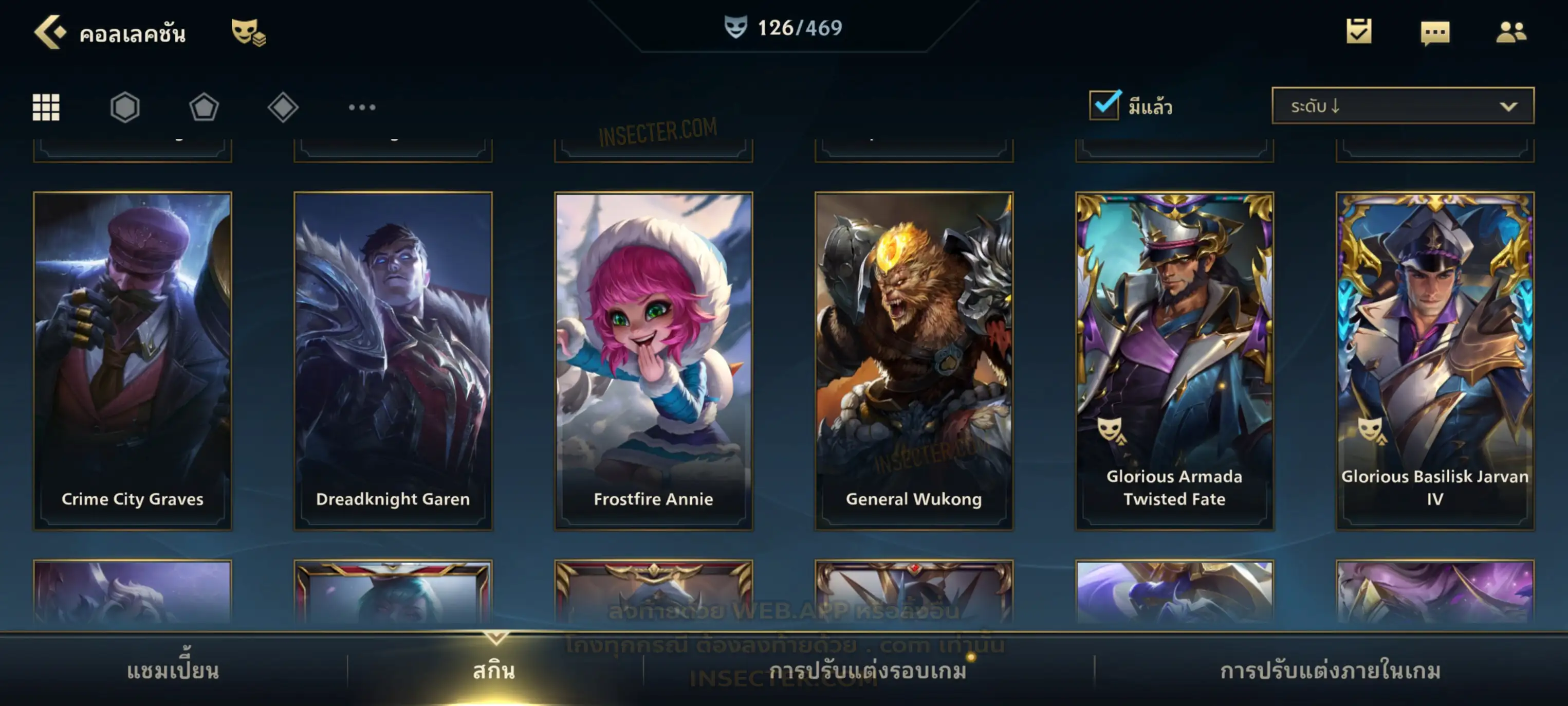
Task: Select the grid all-skins filter
Action: coord(46,107)
